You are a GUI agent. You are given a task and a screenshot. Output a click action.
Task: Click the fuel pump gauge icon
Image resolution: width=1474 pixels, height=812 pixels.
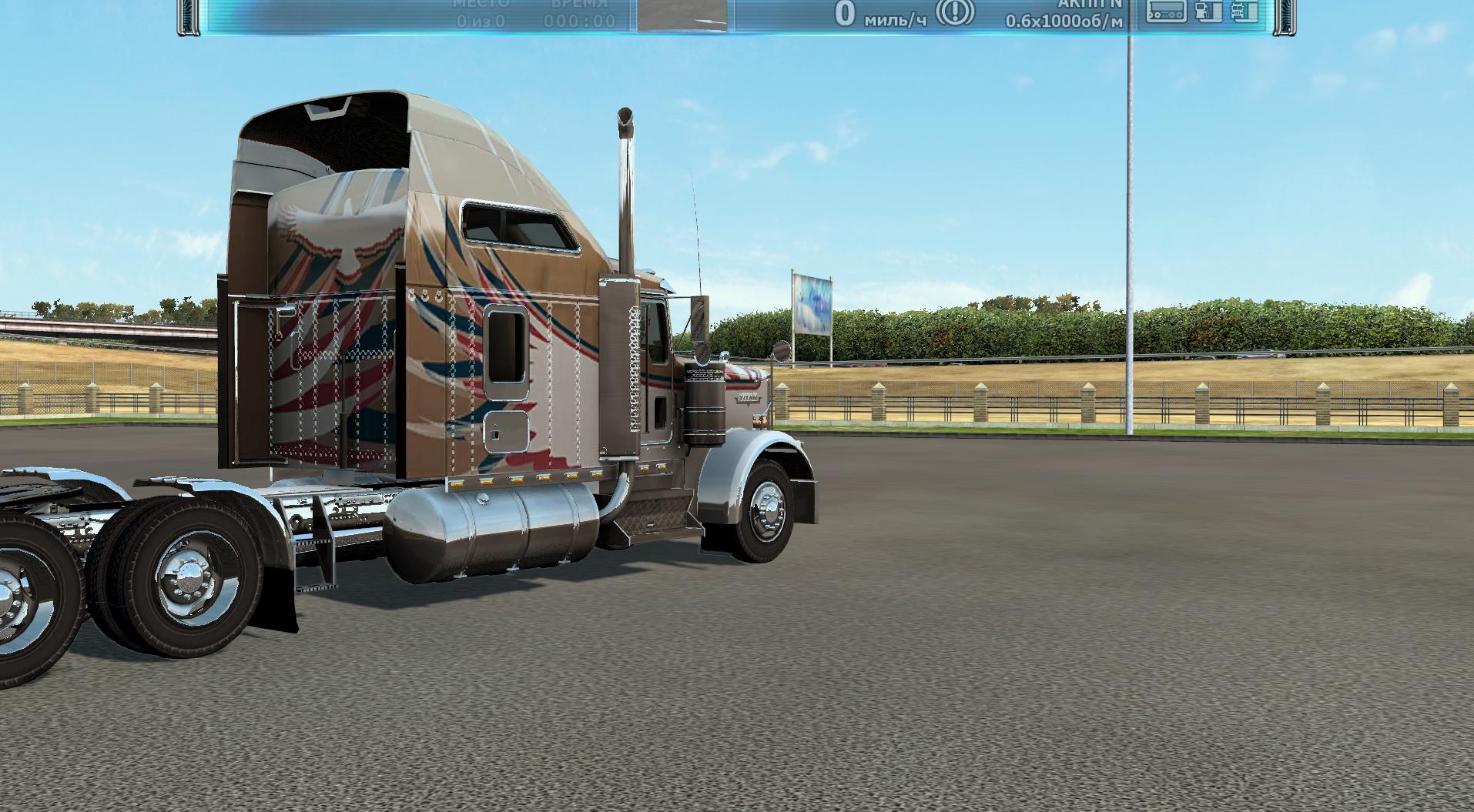coord(1209,11)
